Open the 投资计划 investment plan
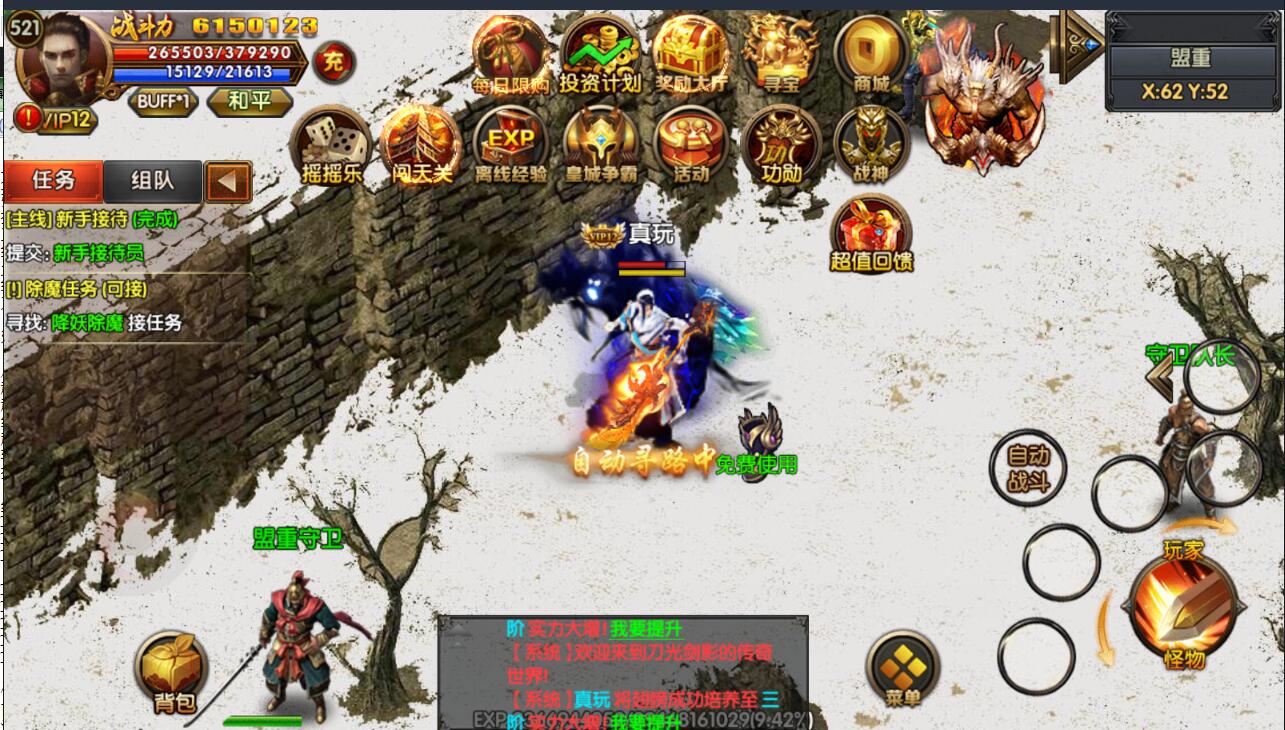 [x=600, y=54]
